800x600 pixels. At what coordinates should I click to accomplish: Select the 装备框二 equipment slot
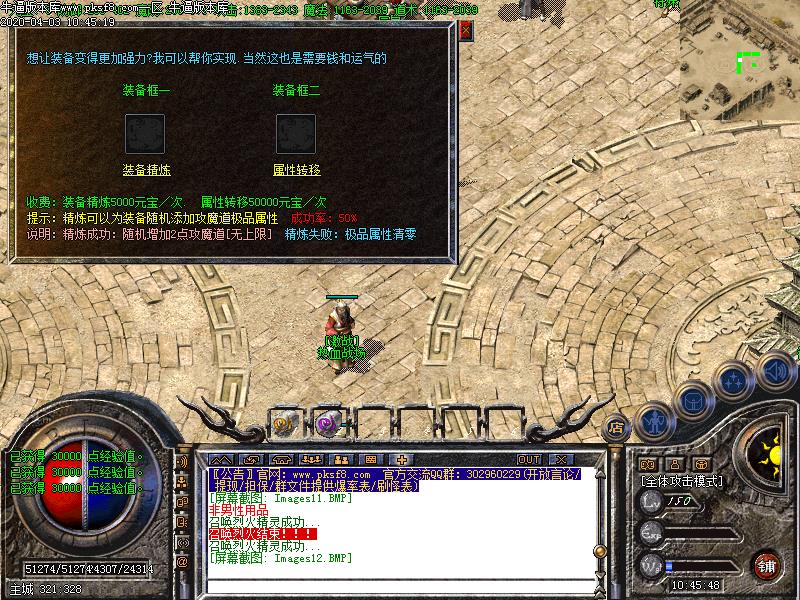(x=296, y=133)
